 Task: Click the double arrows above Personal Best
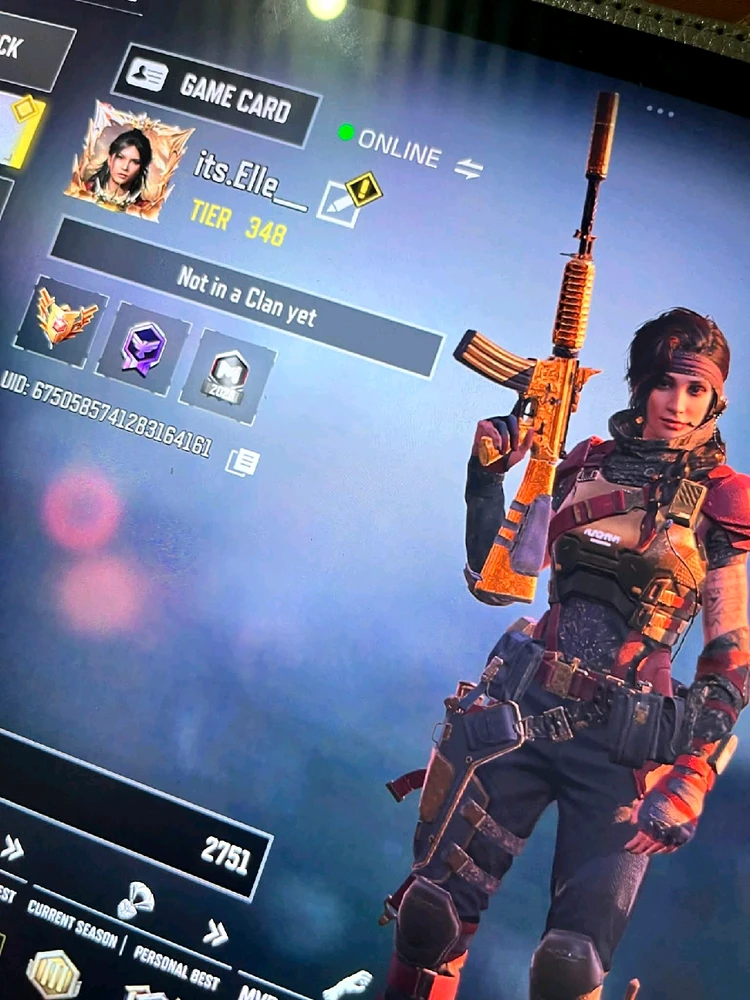tap(215, 932)
